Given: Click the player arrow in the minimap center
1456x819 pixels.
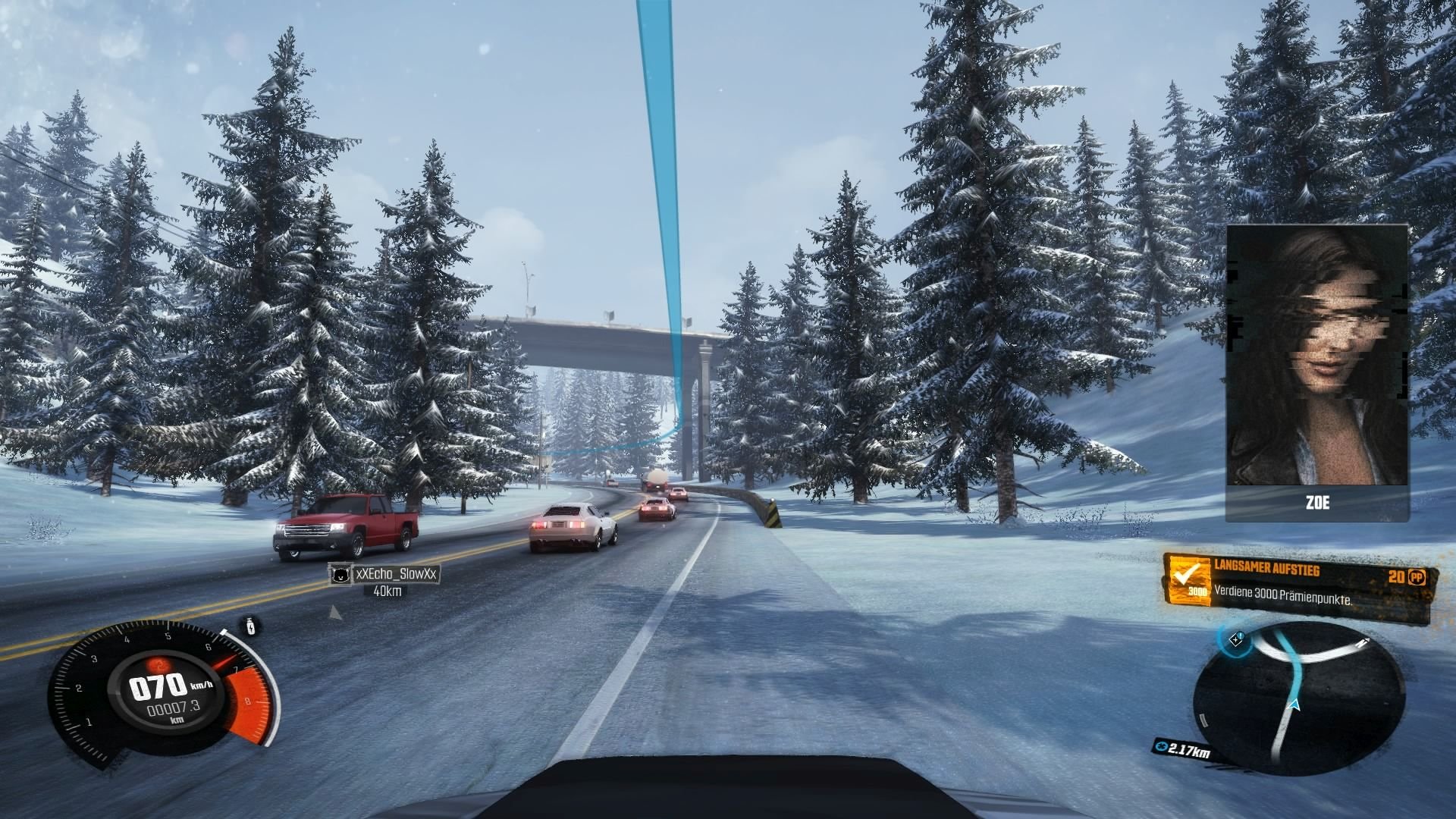Looking at the screenshot, I should tap(1294, 705).
